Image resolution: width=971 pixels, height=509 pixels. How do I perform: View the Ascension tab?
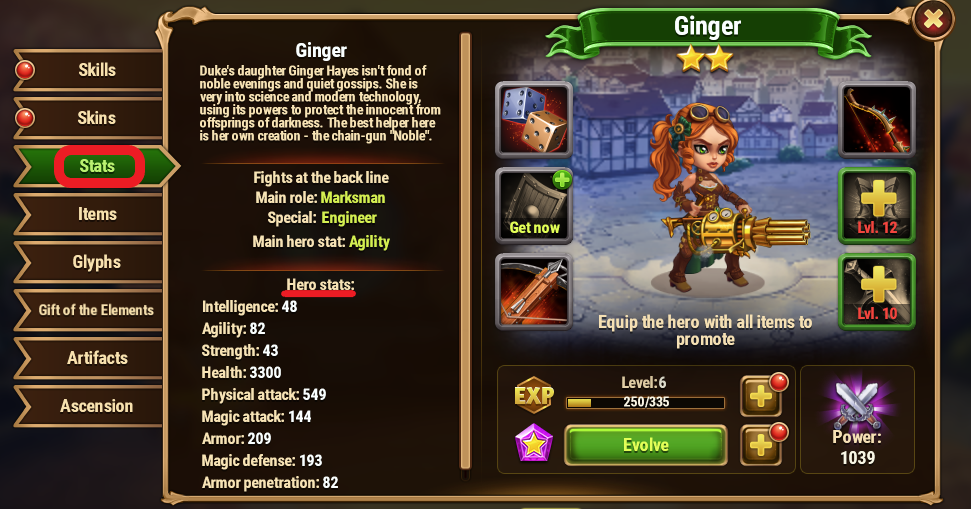click(96, 406)
